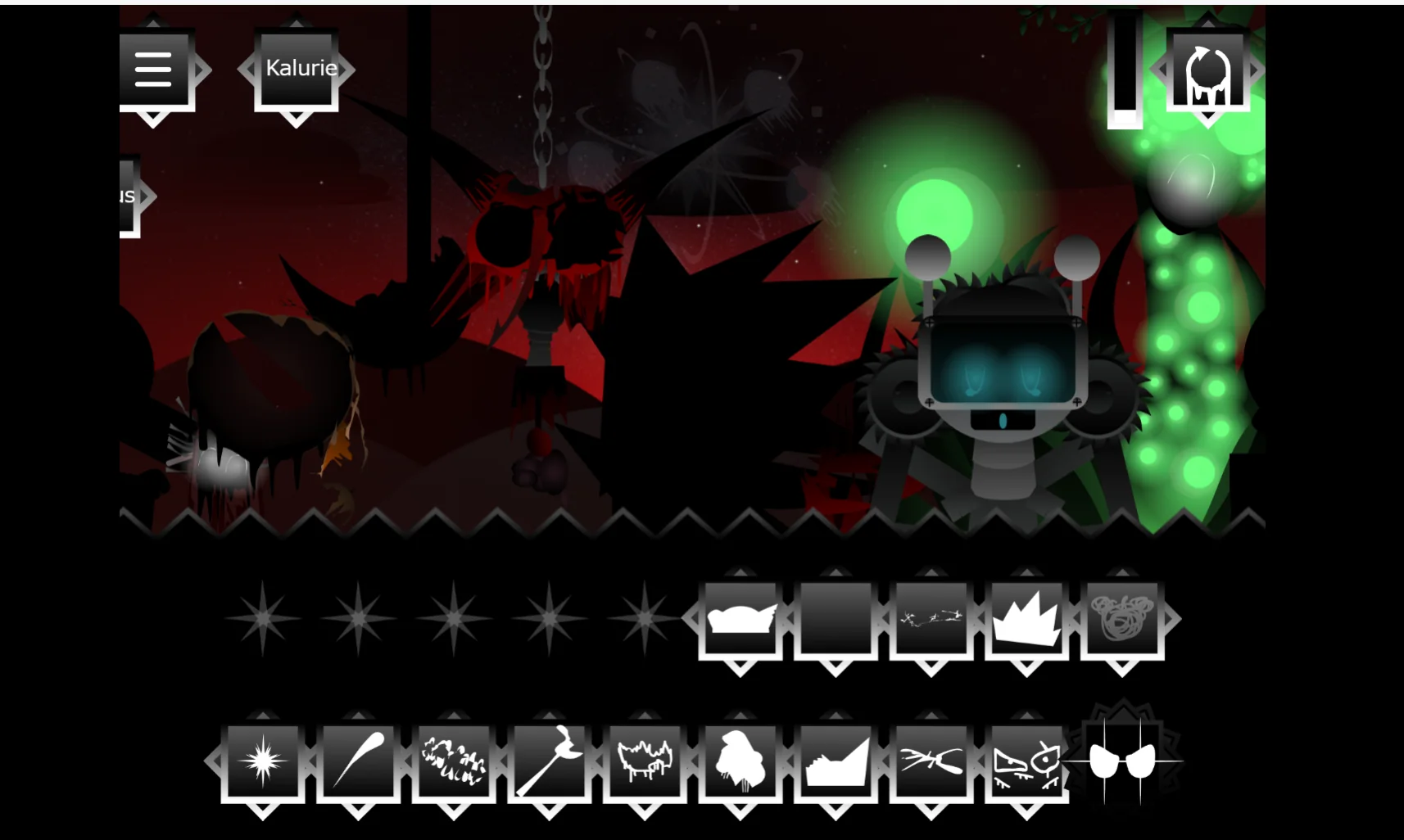The image size is (1404, 840).
Task: Select the boot icon
Action: (836, 761)
